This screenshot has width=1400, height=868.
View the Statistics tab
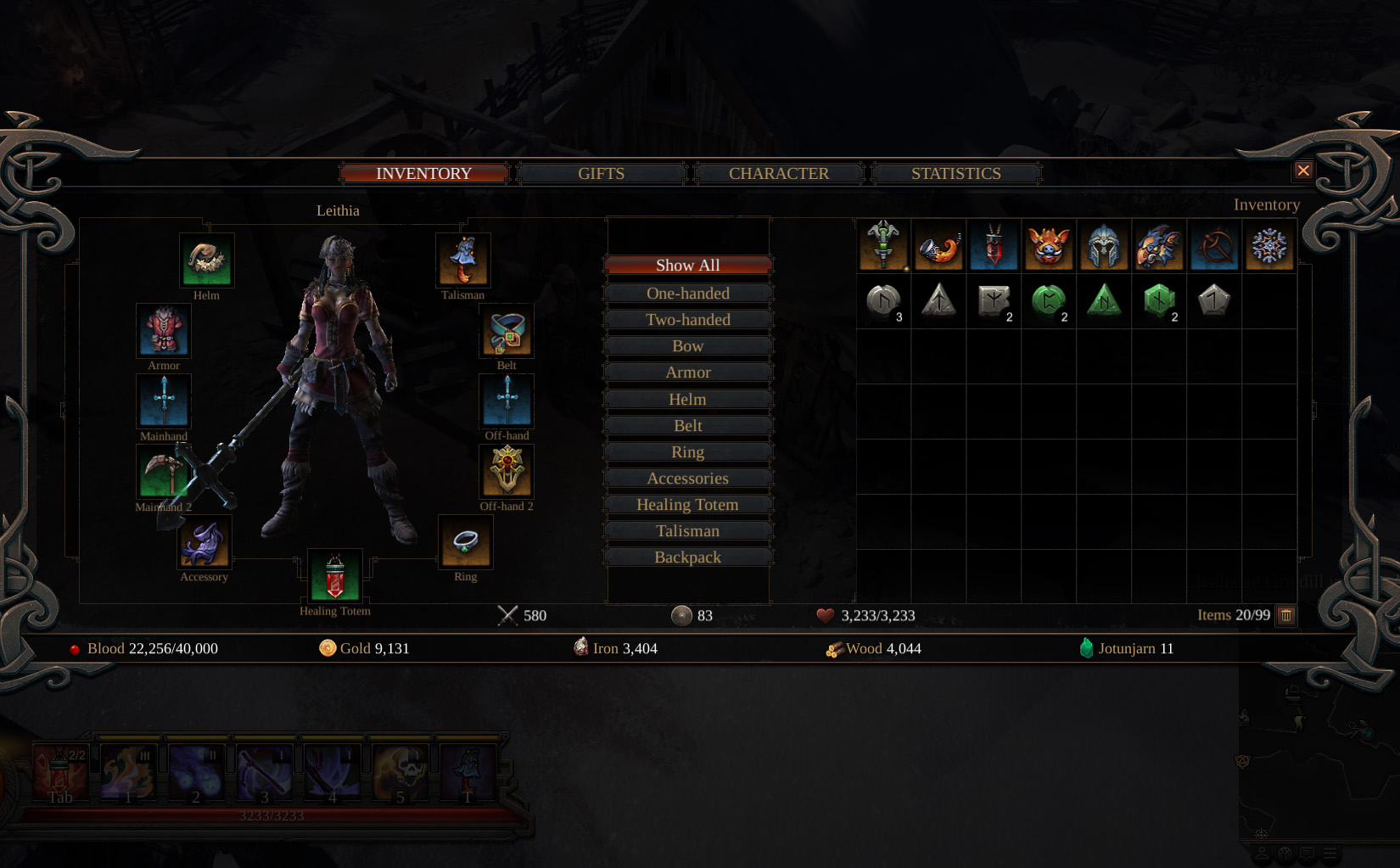click(x=955, y=174)
